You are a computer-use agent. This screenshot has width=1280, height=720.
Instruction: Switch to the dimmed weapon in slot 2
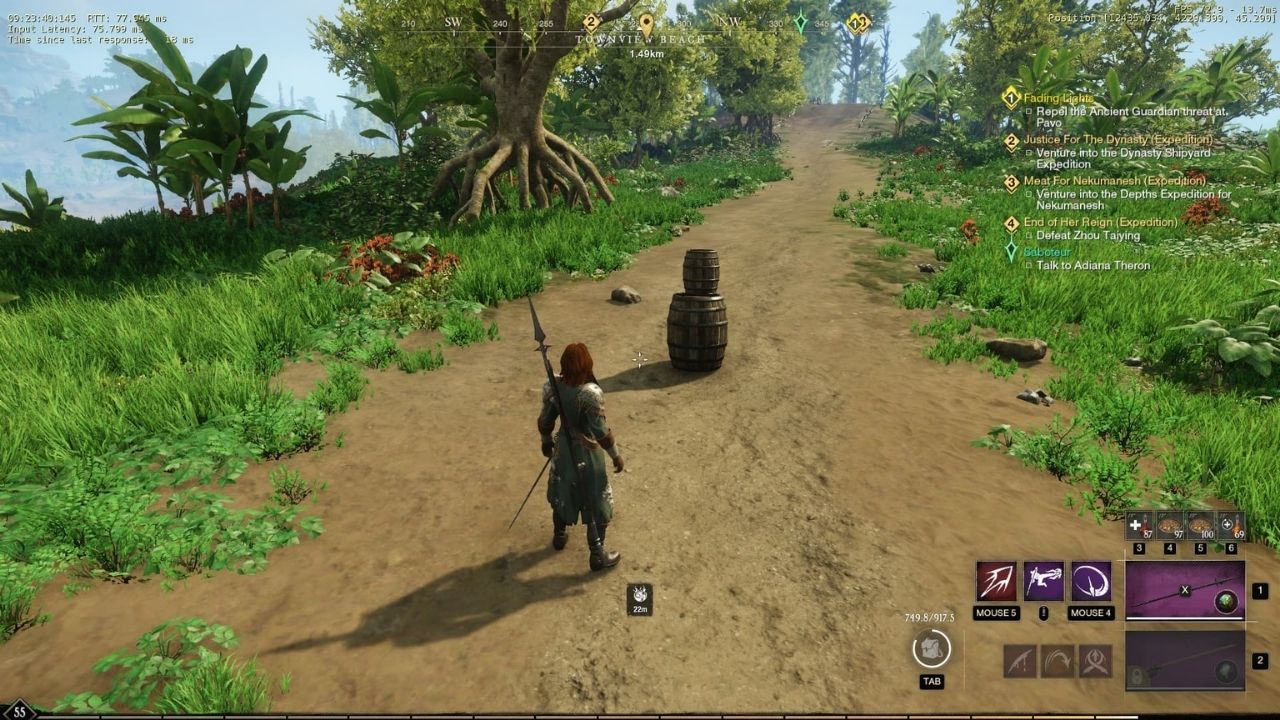pyautogui.click(x=1185, y=660)
